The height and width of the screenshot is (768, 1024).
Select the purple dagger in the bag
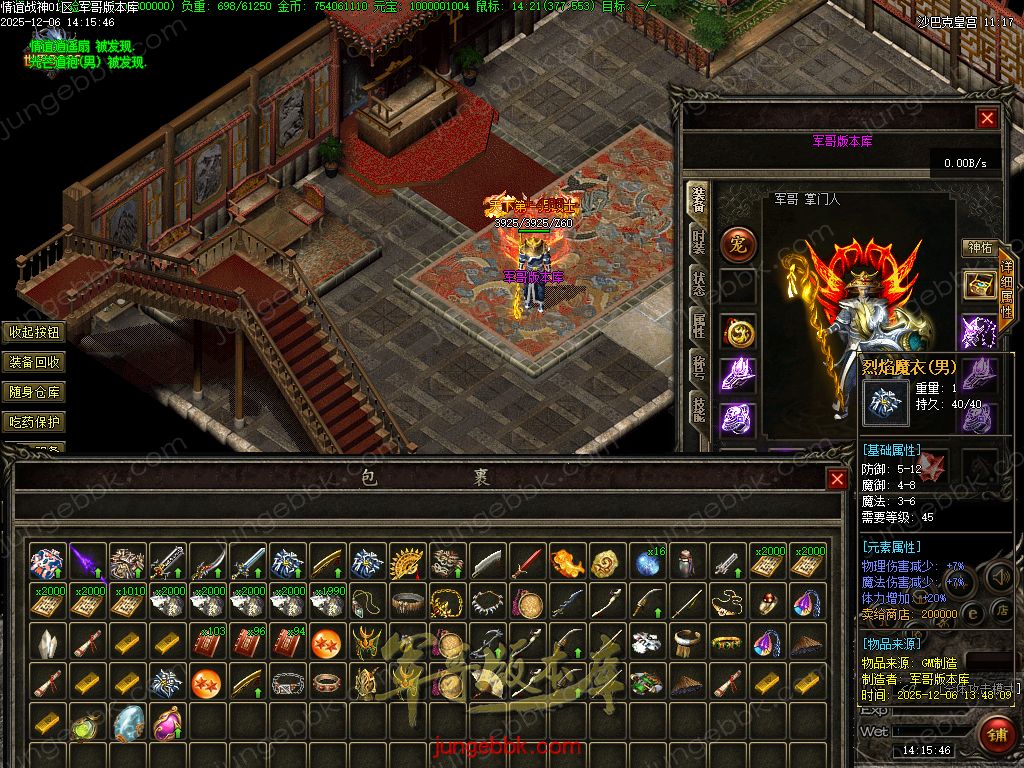click(87, 563)
